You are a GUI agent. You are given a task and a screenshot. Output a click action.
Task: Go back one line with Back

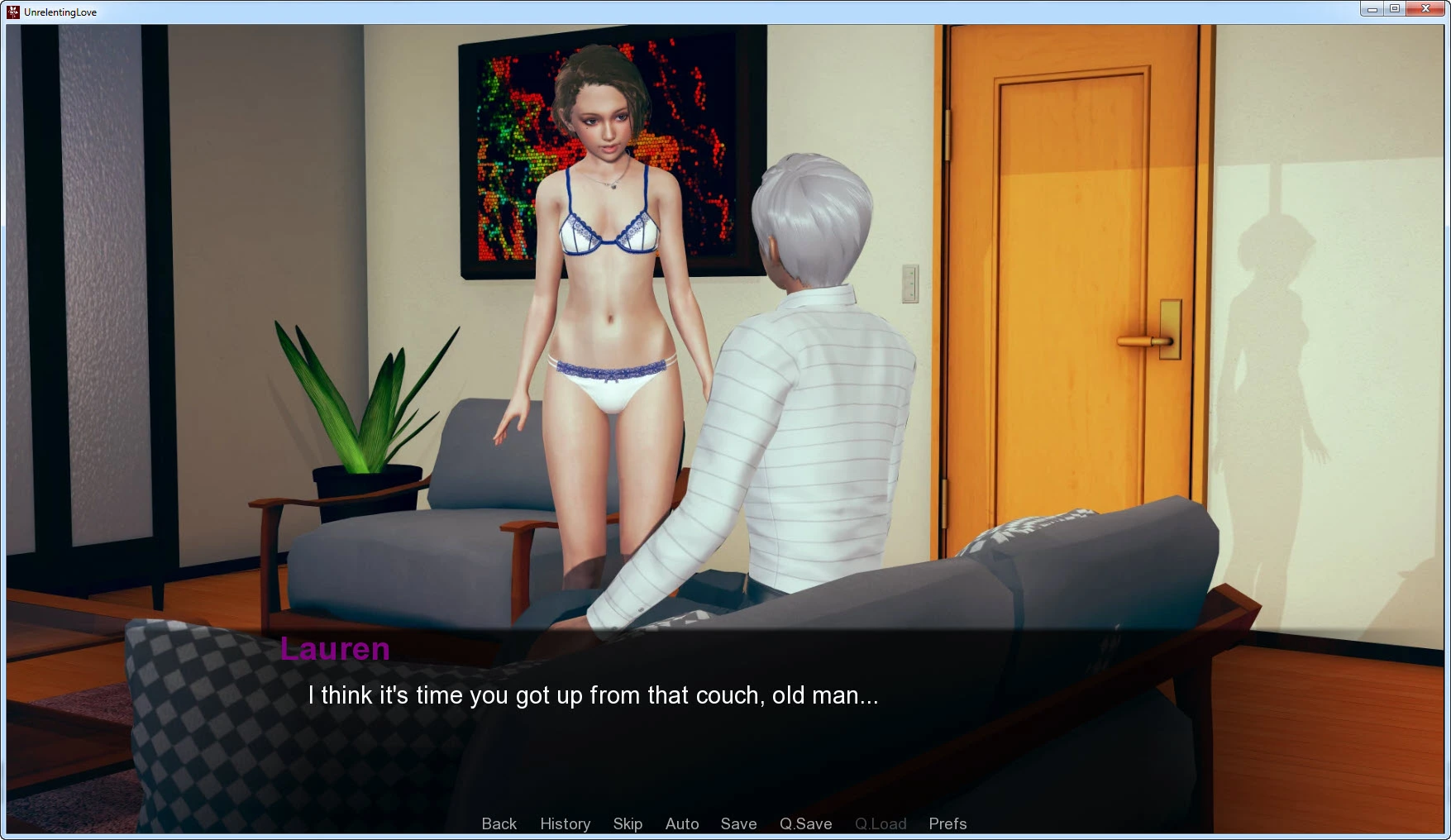(499, 823)
